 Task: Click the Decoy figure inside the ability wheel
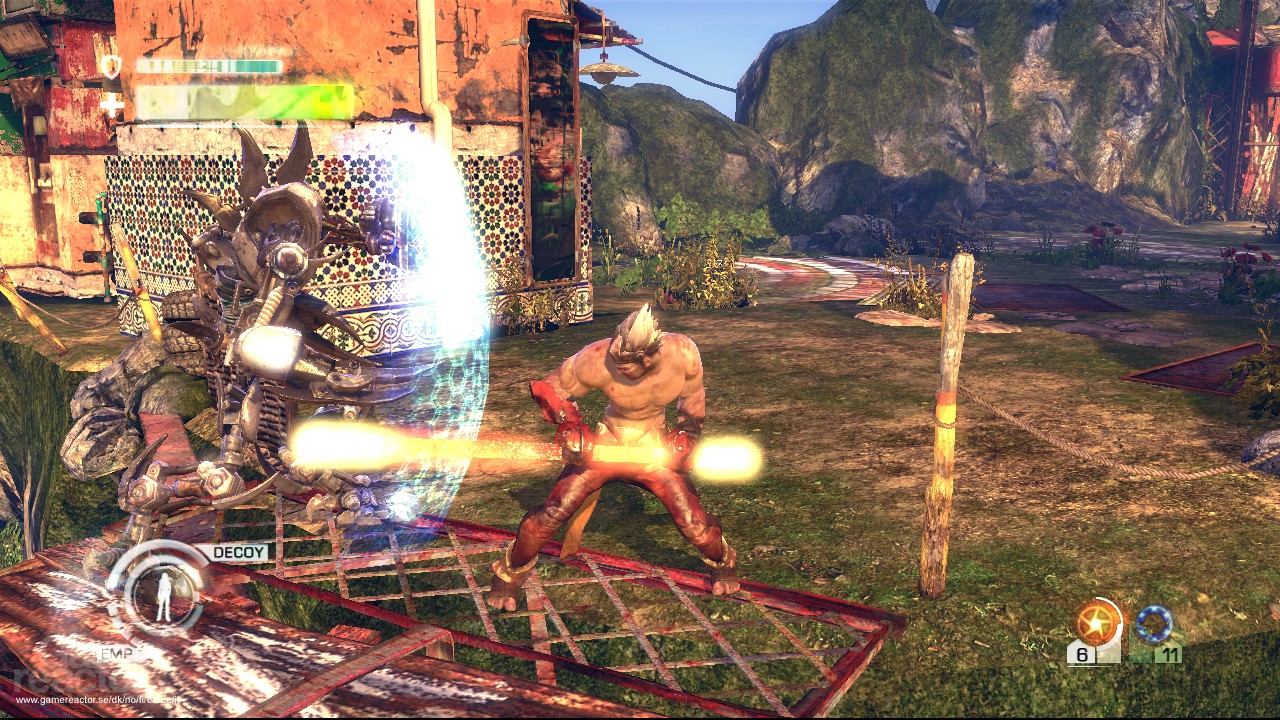coord(164,595)
